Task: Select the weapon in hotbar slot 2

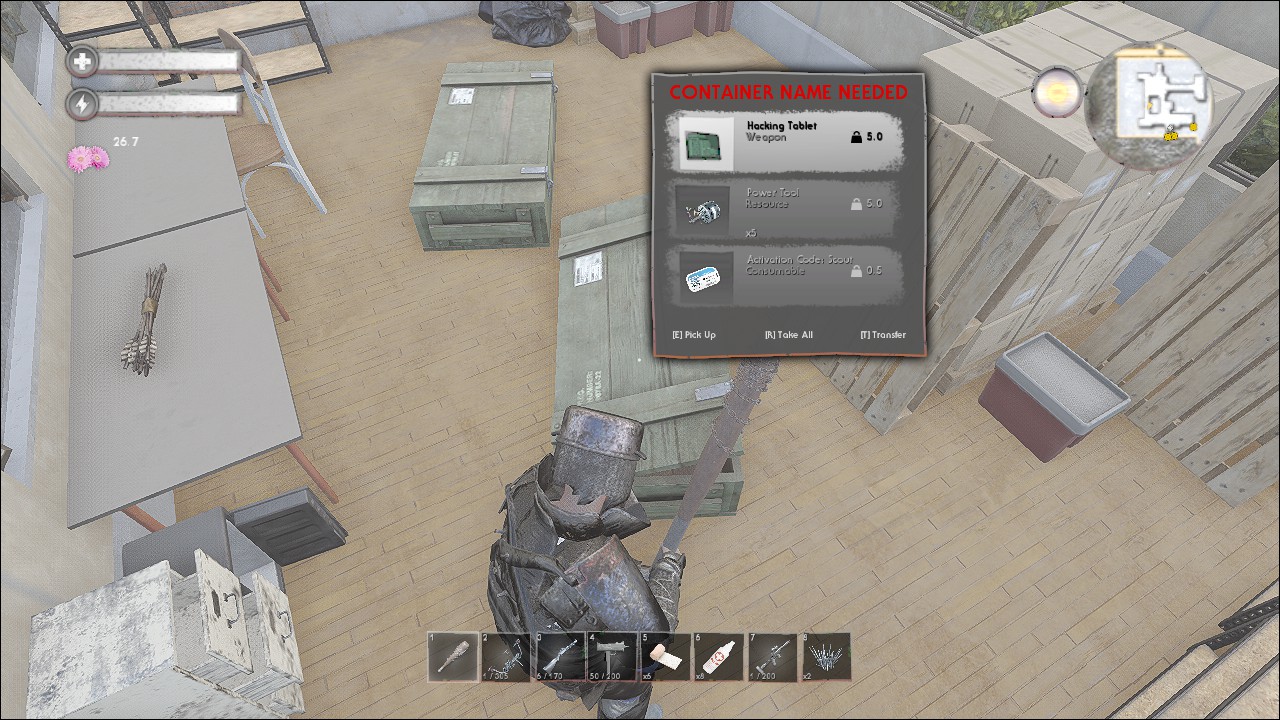Action: (x=506, y=657)
